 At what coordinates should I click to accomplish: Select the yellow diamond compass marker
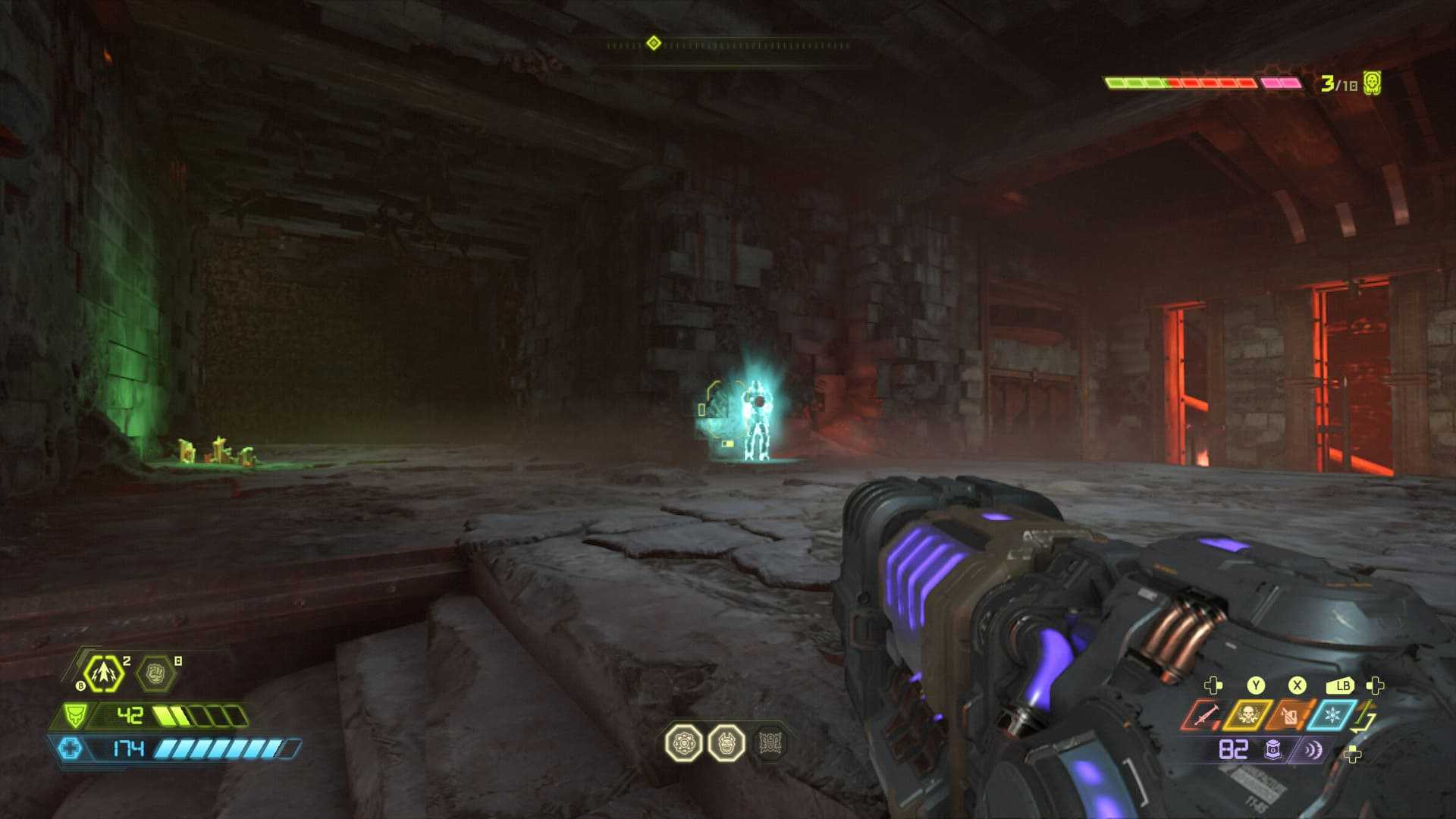pos(654,43)
